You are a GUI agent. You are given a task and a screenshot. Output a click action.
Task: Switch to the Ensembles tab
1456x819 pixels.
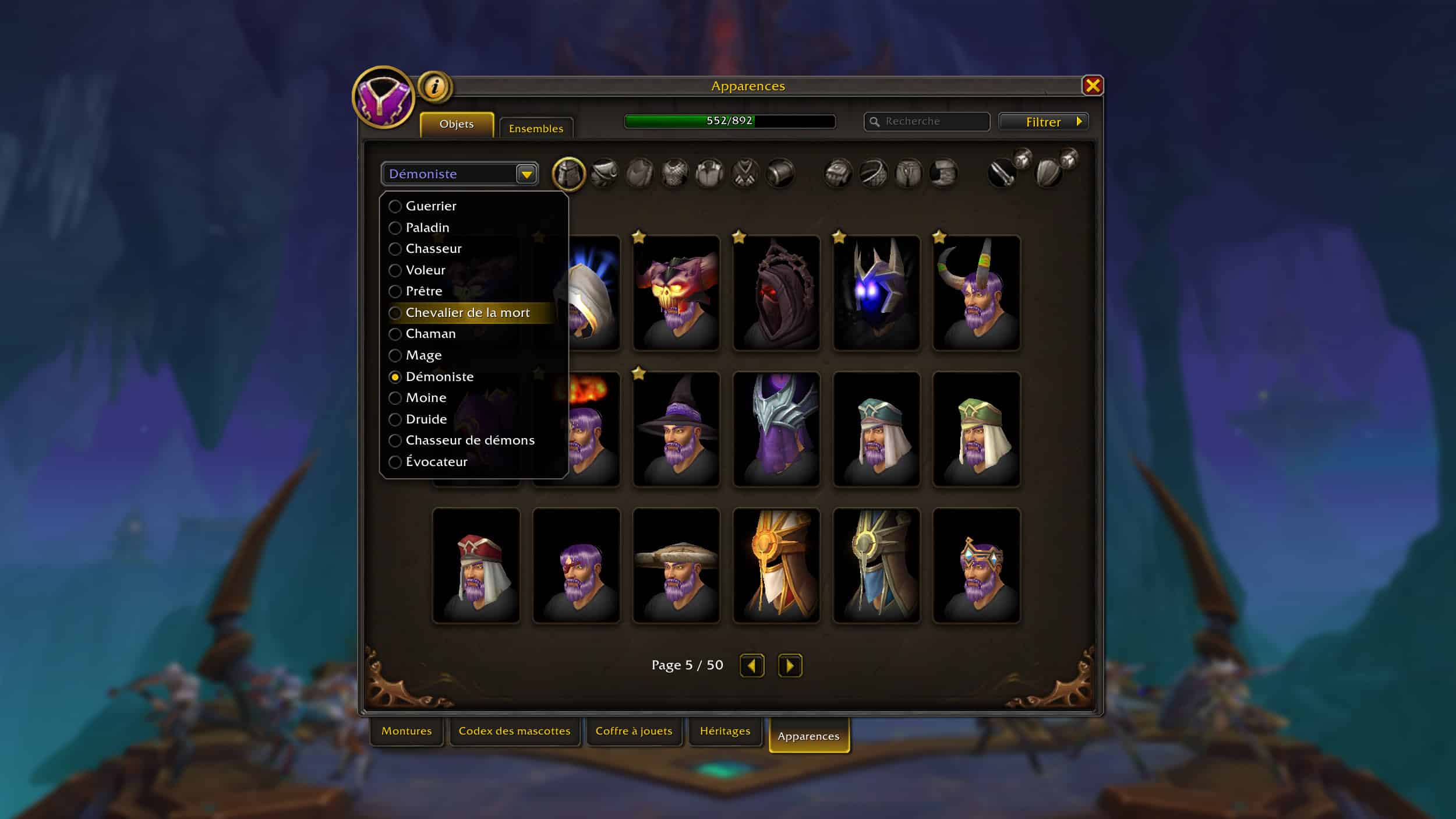click(536, 128)
